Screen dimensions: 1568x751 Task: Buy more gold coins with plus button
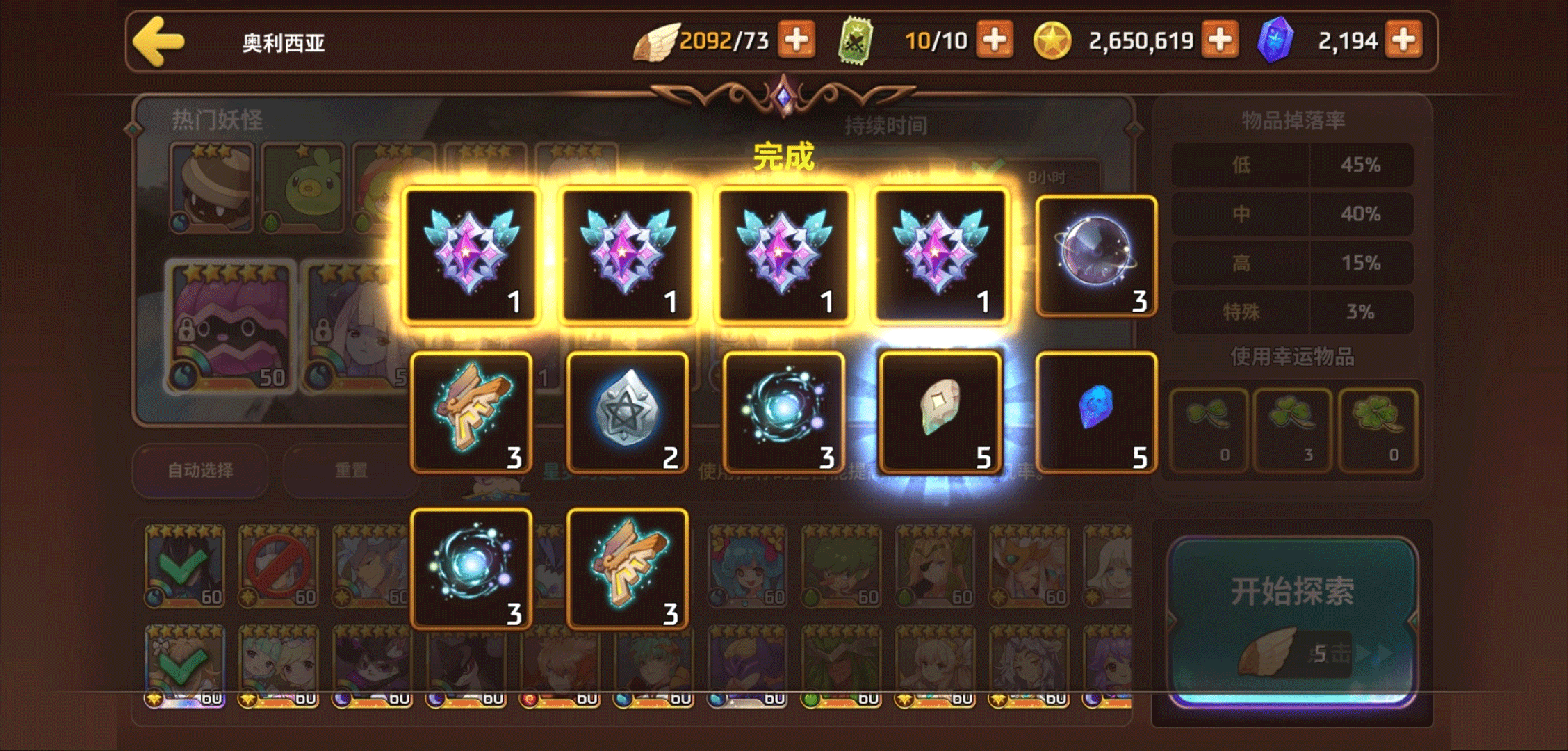coord(1220,40)
